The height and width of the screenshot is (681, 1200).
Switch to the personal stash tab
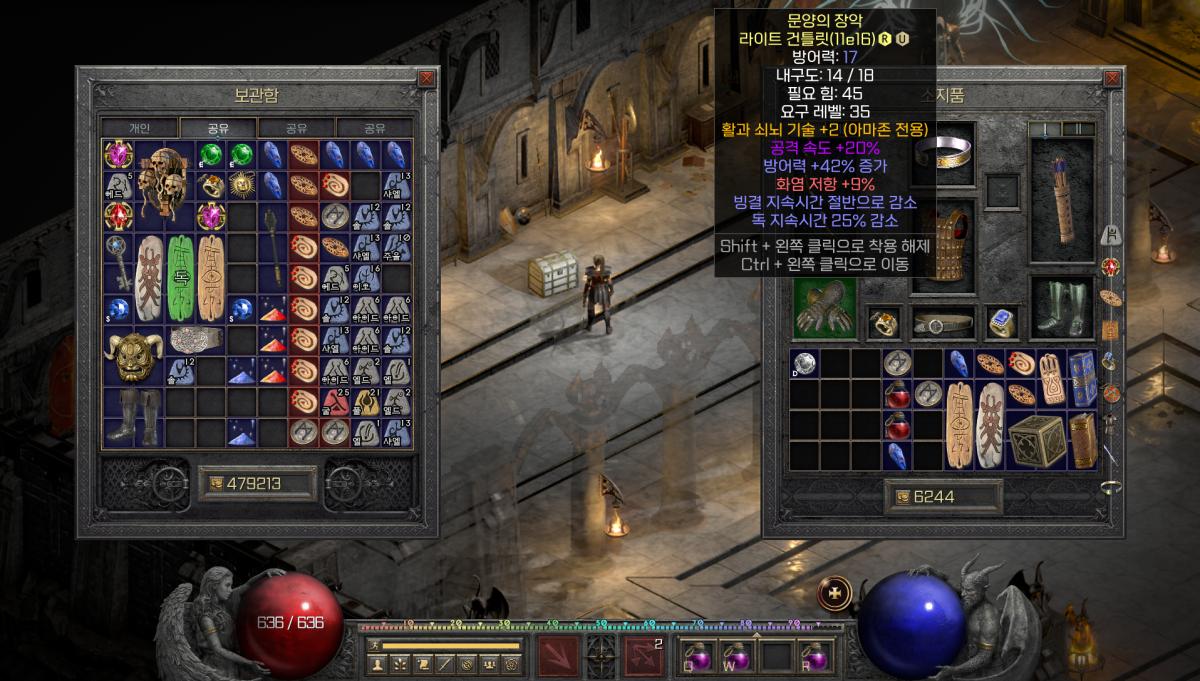click(x=139, y=128)
